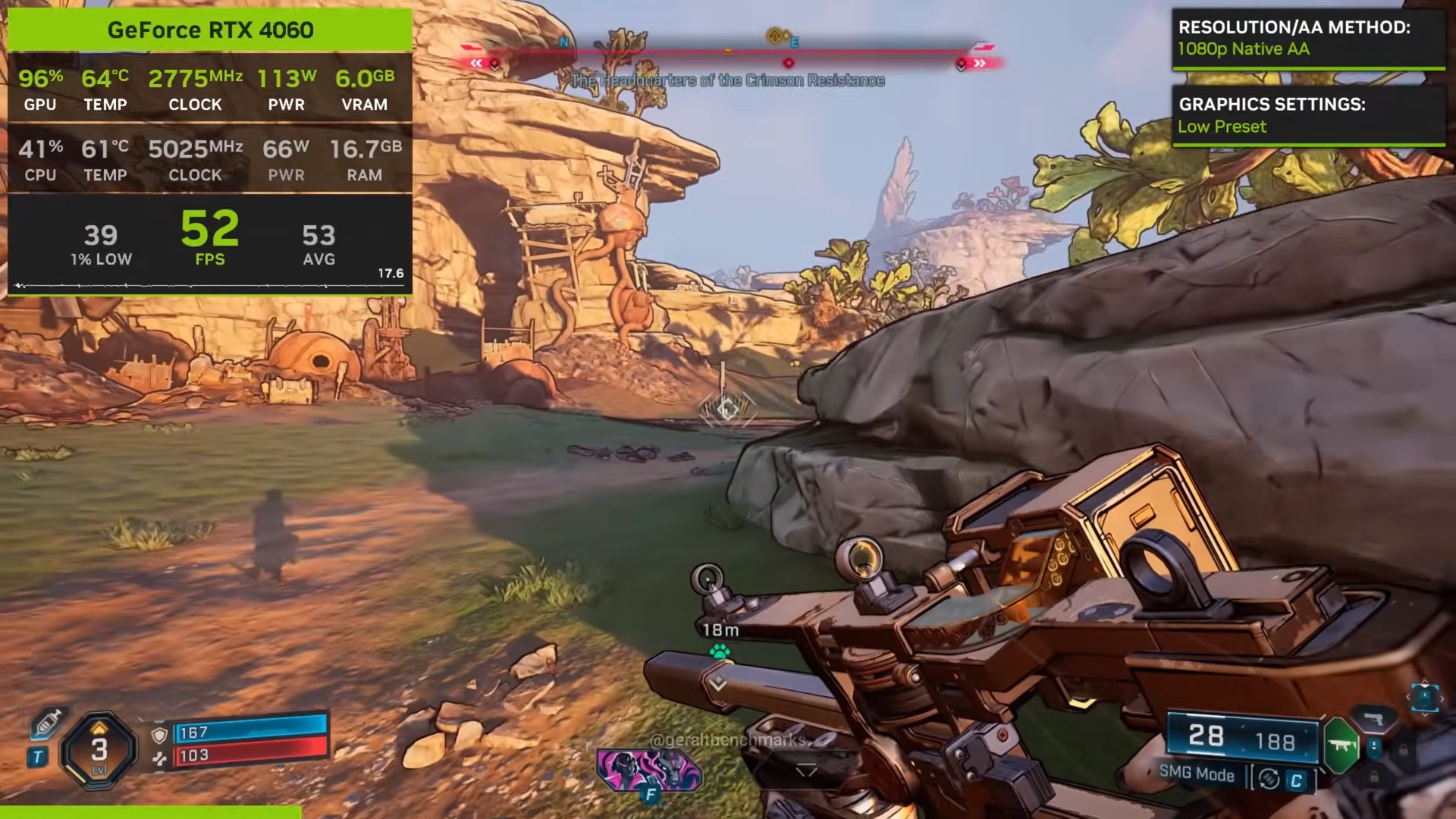Viewport: 1456px width, 819px height.
Task: Use the repkit syringe icon
Action: click(x=47, y=723)
